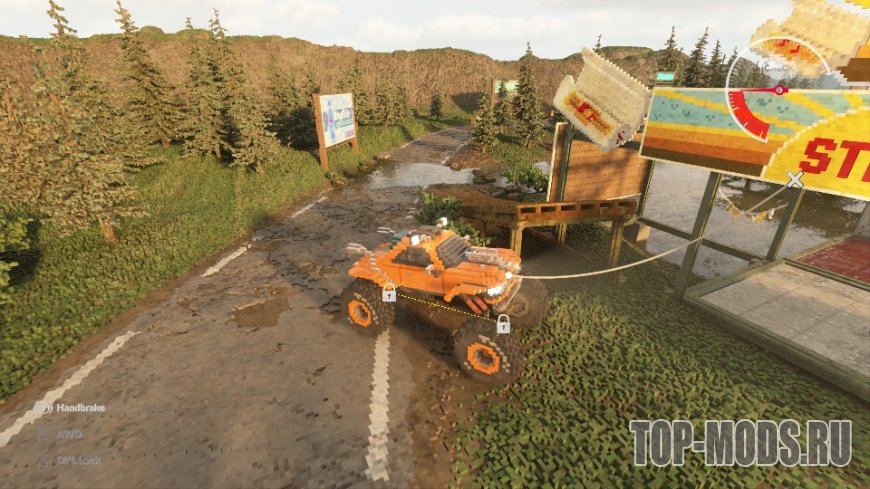Screen dimensions: 870x489
Task: Click the padlock icon above the front wheel
Action: click(503, 324)
